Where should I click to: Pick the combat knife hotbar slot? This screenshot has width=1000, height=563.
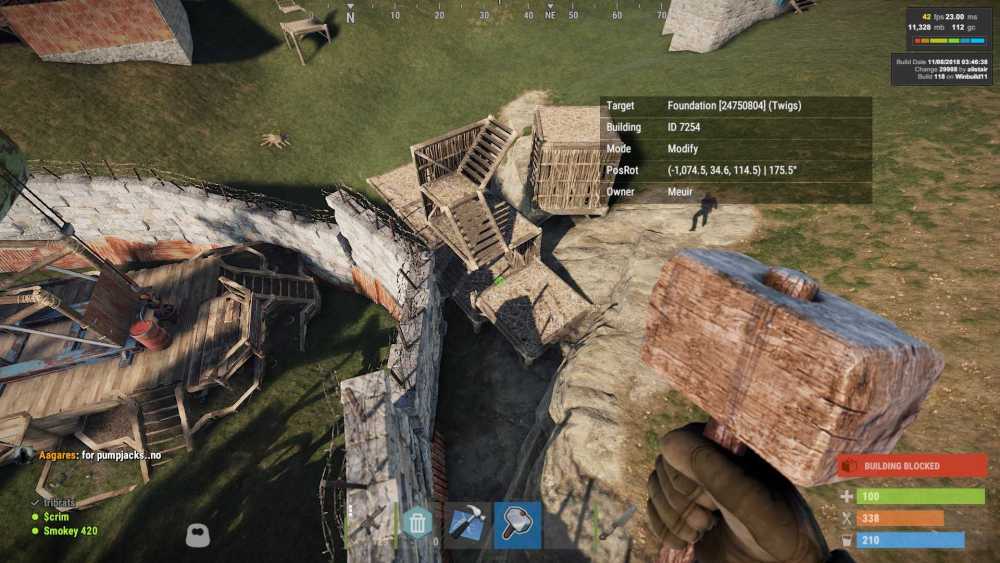pyautogui.click(x=617, y=523)
